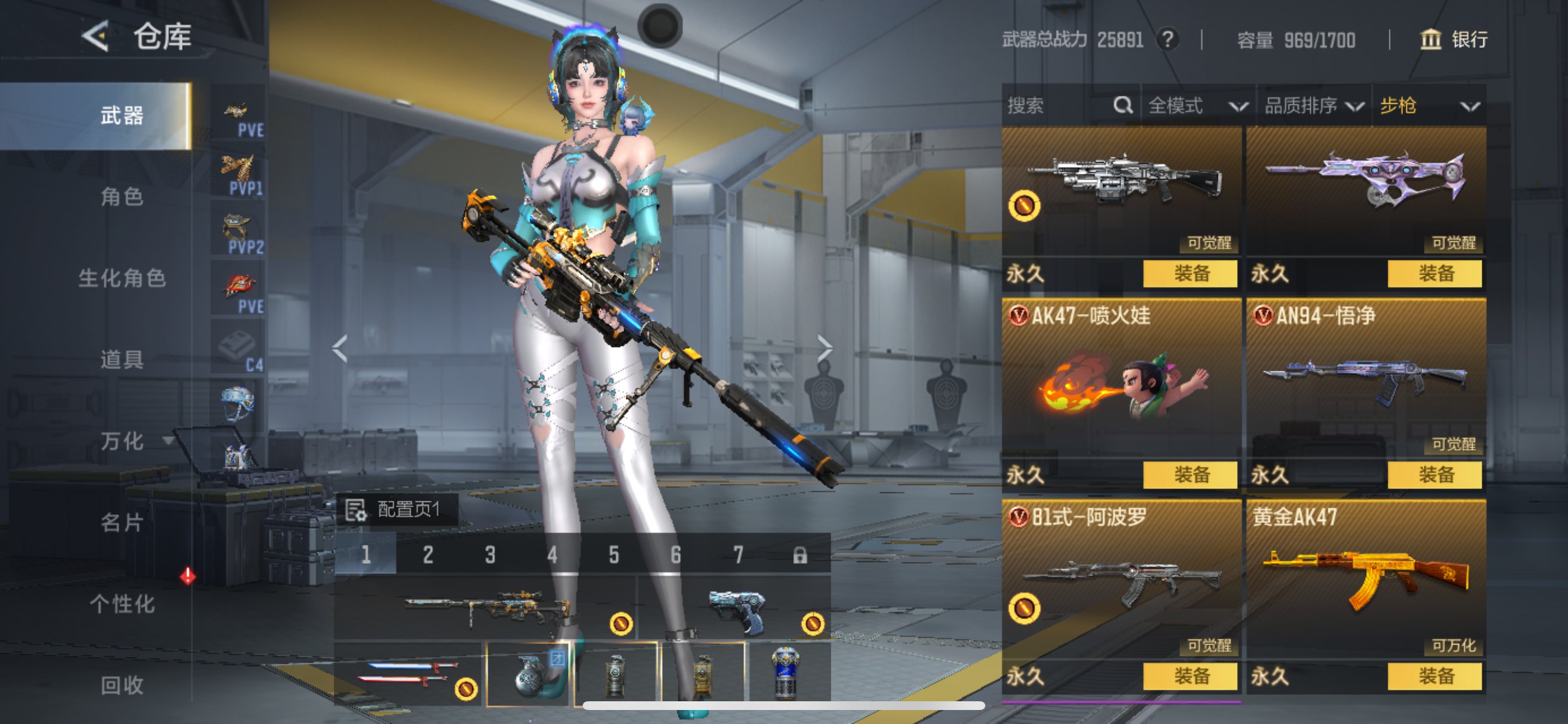Open the 个性化 section
The image size is (1568, 724).
tap(122, 603)
